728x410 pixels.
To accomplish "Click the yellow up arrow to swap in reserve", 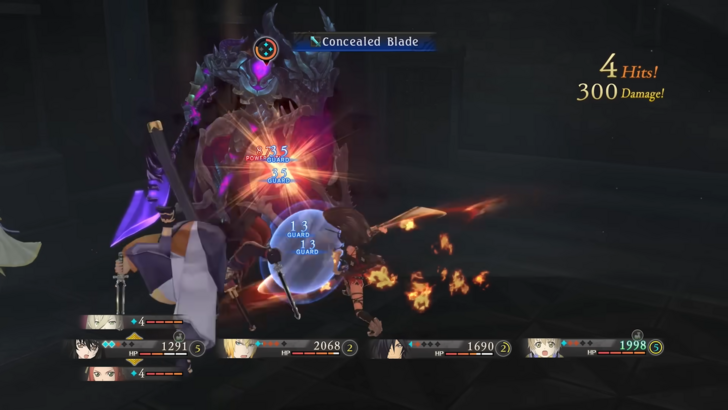I will coord(133,335).
